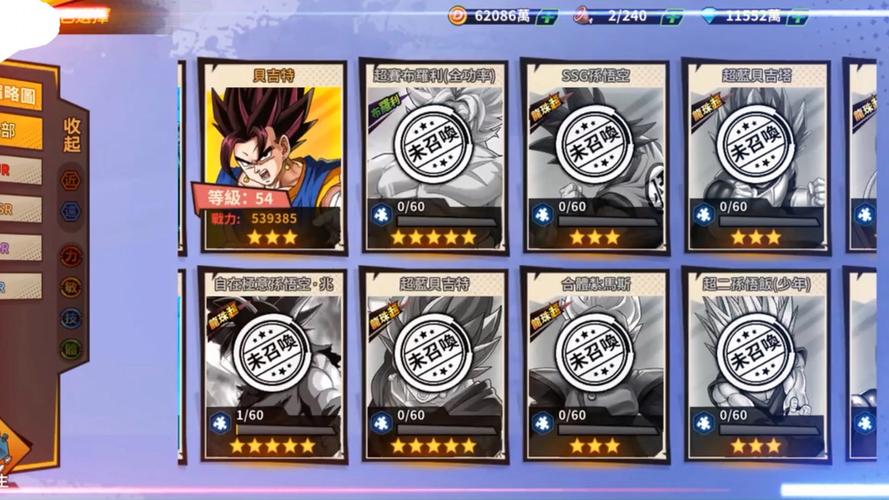Add blue diamonds with the plus button
The image size is (889, 500).
[798, 16]
